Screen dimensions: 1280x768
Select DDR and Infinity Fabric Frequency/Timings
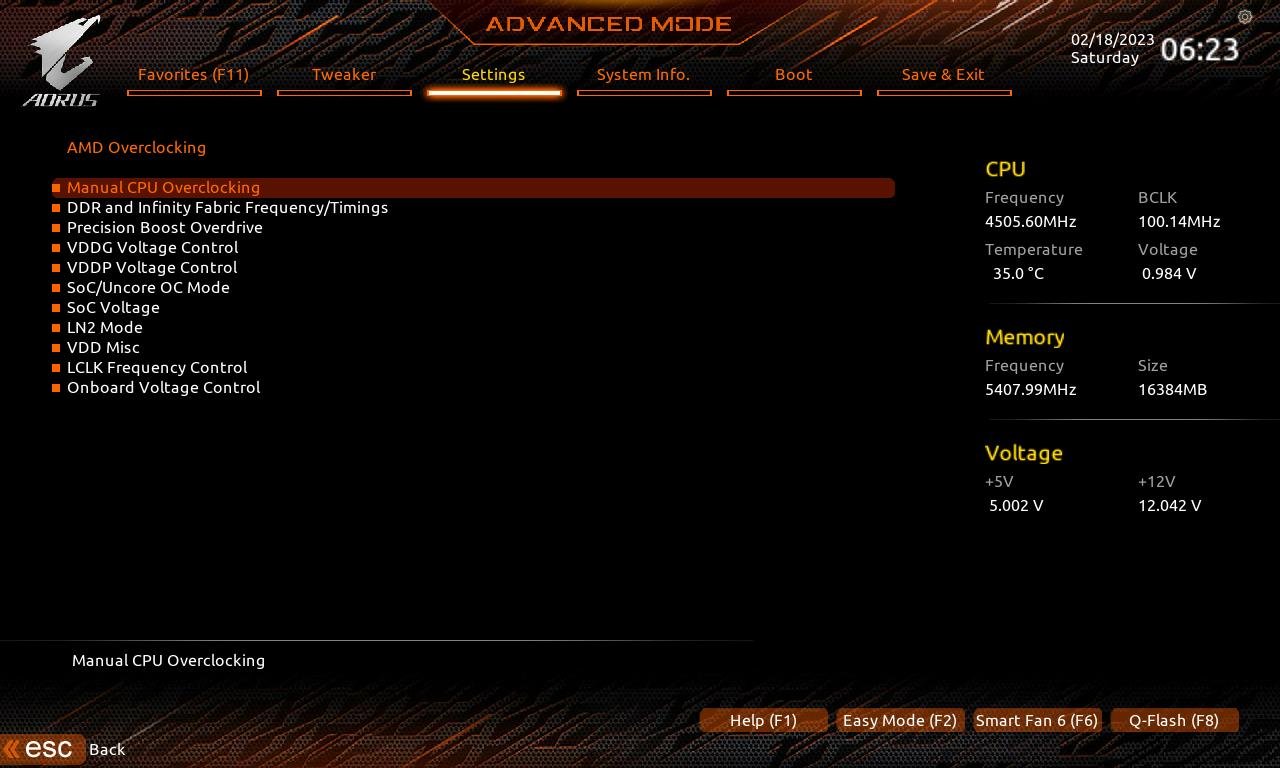coord(227,207)
